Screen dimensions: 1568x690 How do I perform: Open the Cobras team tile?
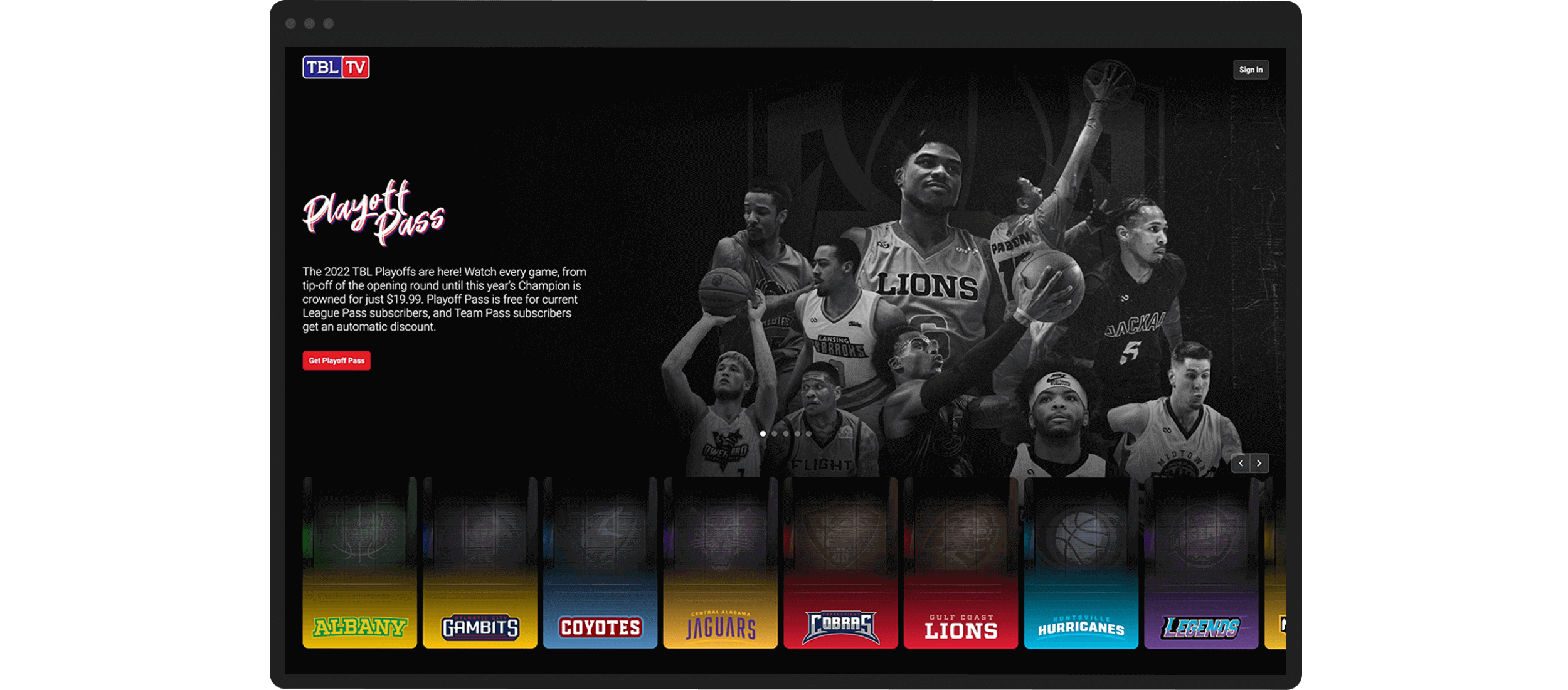pyautogui.click(x=840, y=563)
